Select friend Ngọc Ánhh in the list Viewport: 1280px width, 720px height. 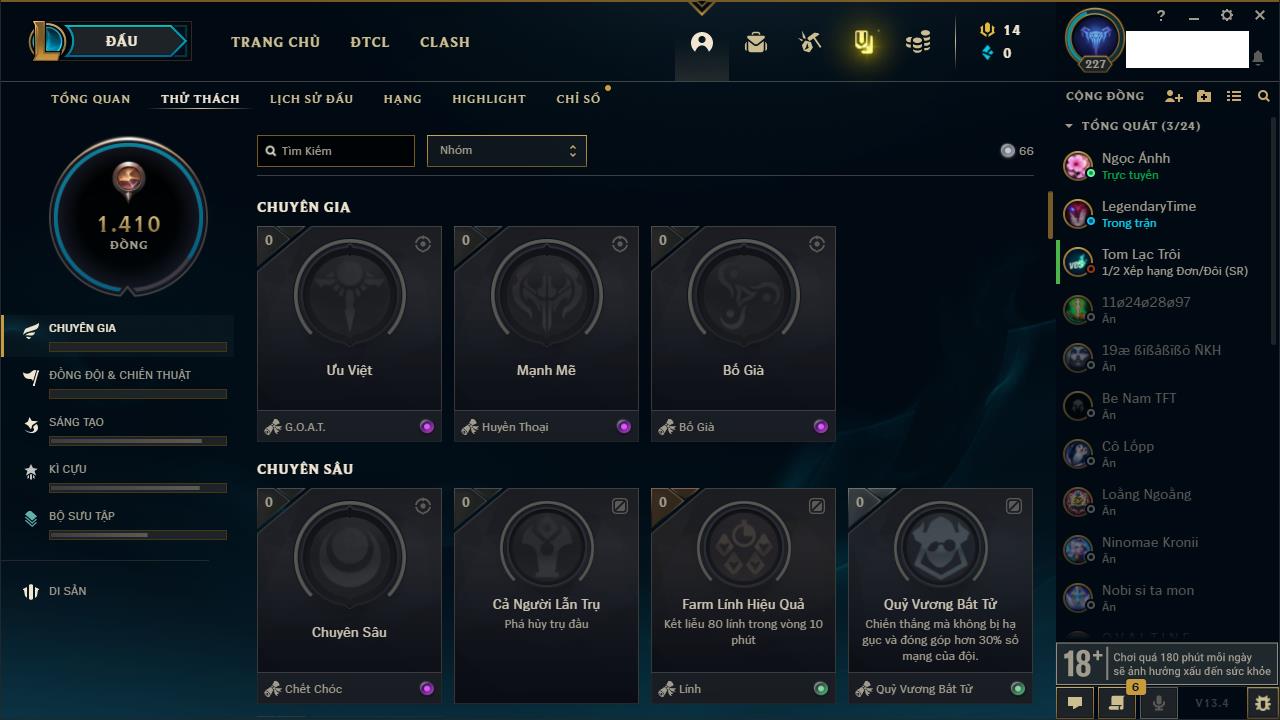(x=1135, y=165)
